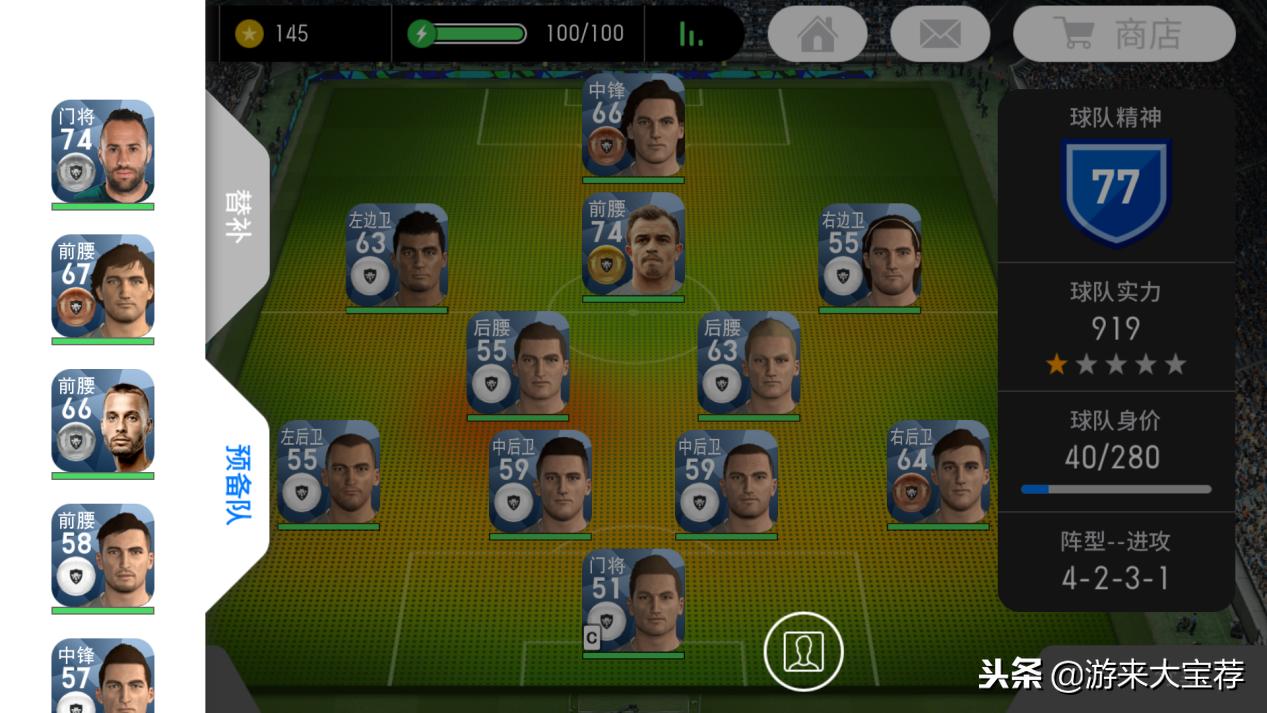This screenshot has height=713, width=1267.
Task: Choose the 后腰 player rated 63
Action: [x=748, y=362]
